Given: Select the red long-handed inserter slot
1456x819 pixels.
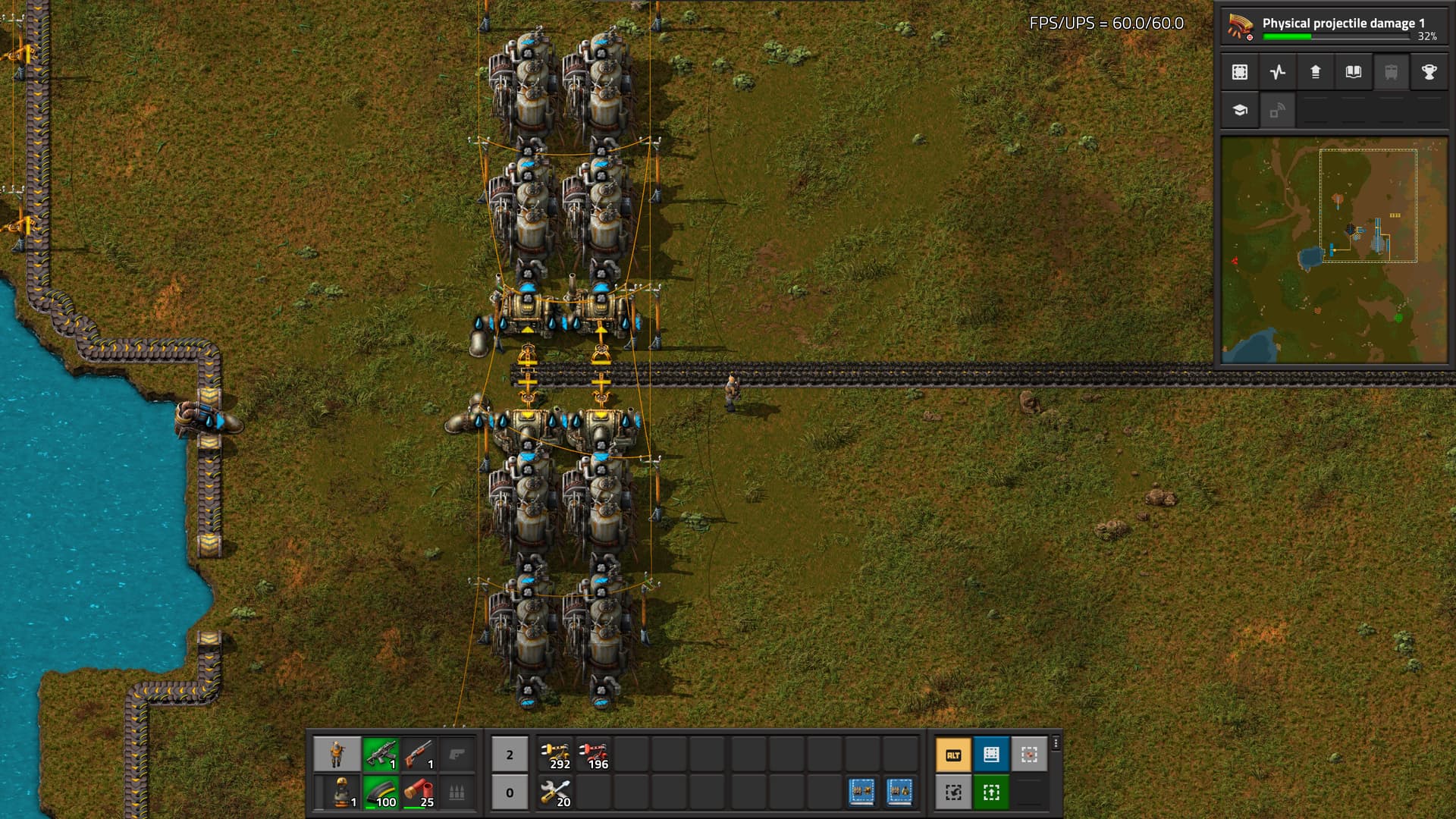Looking at the screenshot, I should click(594, 755).
